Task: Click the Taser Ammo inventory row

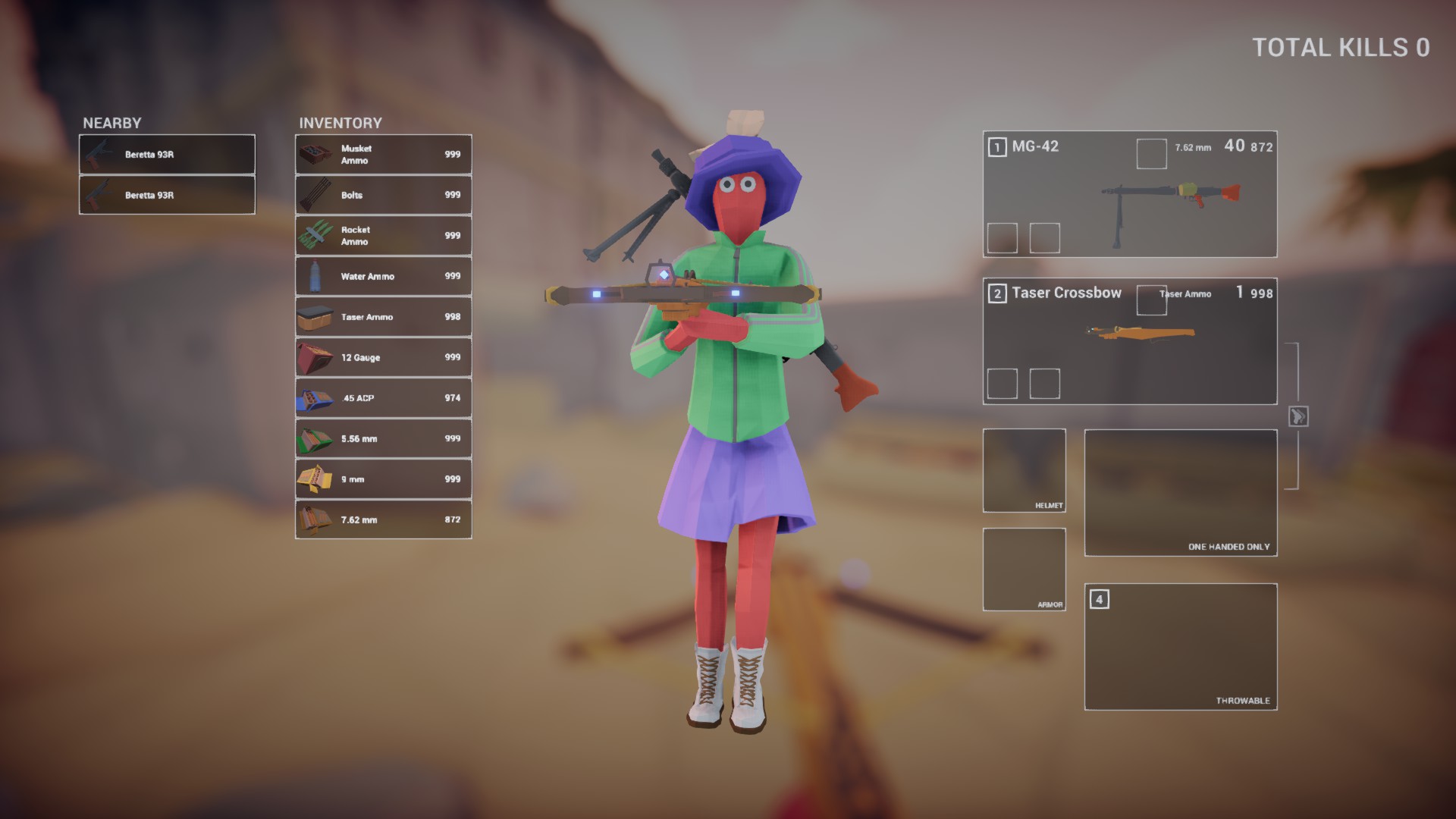Action: (383, 317)
